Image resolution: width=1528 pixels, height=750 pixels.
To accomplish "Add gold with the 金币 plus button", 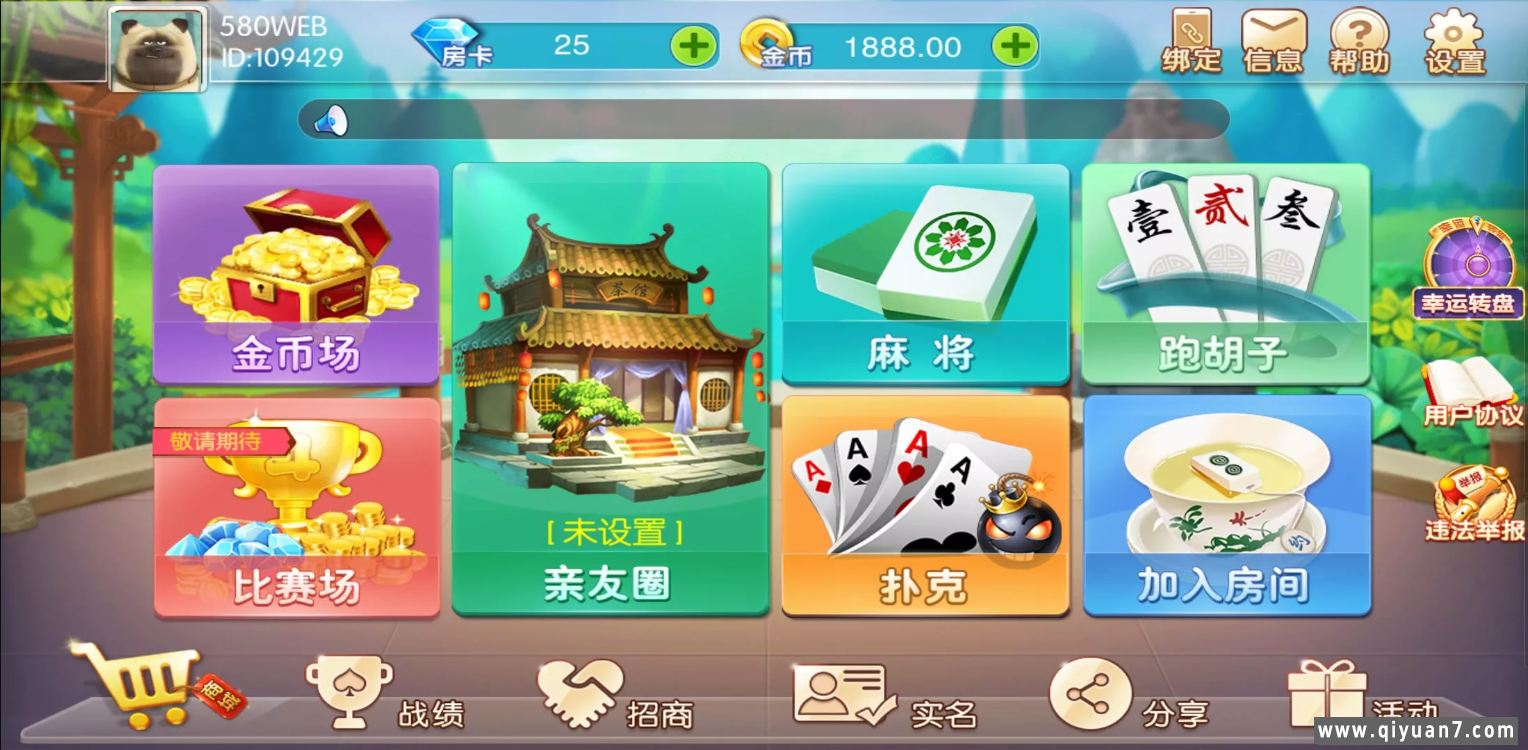I will click(x=1016, y=46).
